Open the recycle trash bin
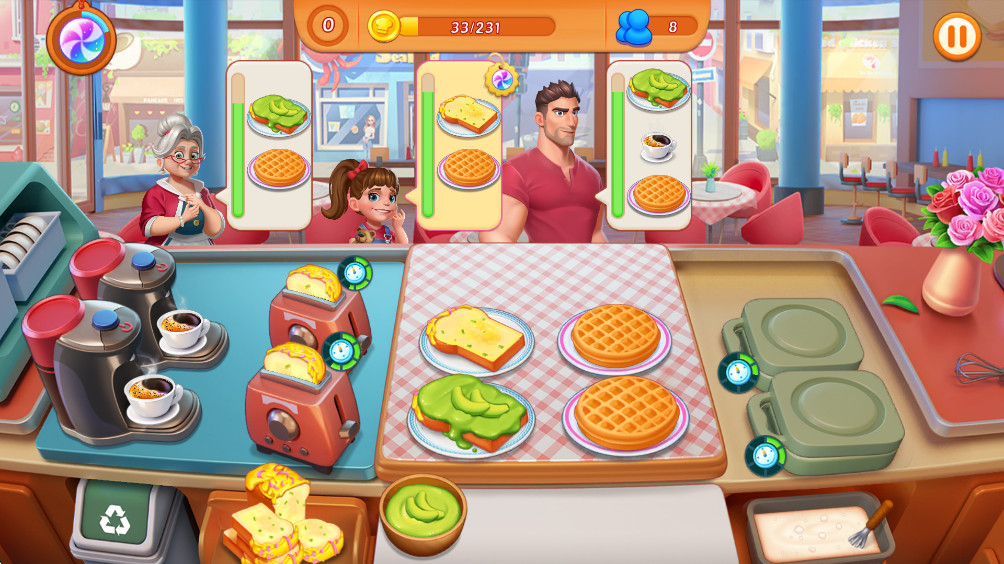The width and height of the screenshot is (1004, 564). pyautogui.click(x=115, y=518)
